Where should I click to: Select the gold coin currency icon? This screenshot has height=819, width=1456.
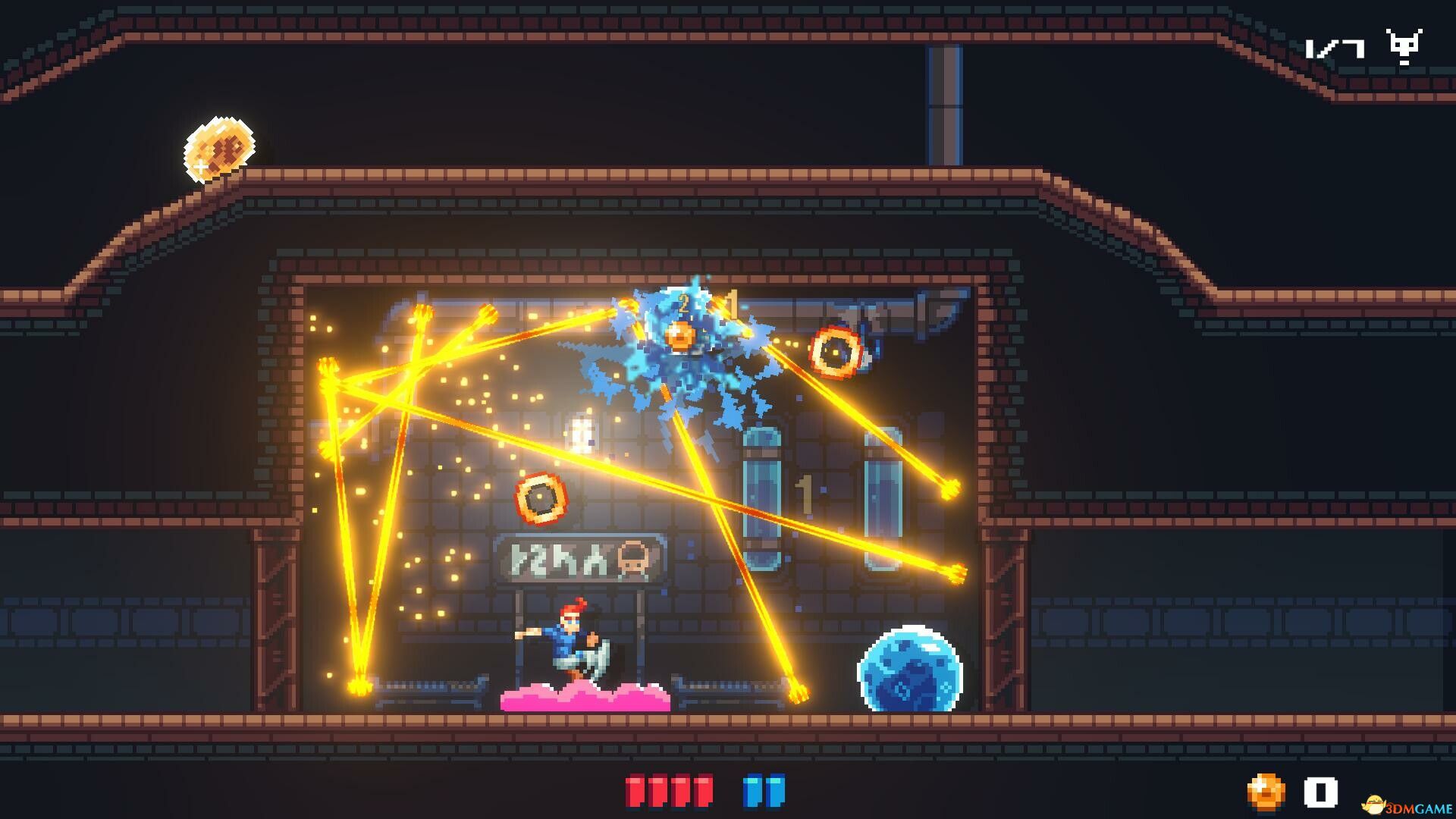coord(1266,793)
